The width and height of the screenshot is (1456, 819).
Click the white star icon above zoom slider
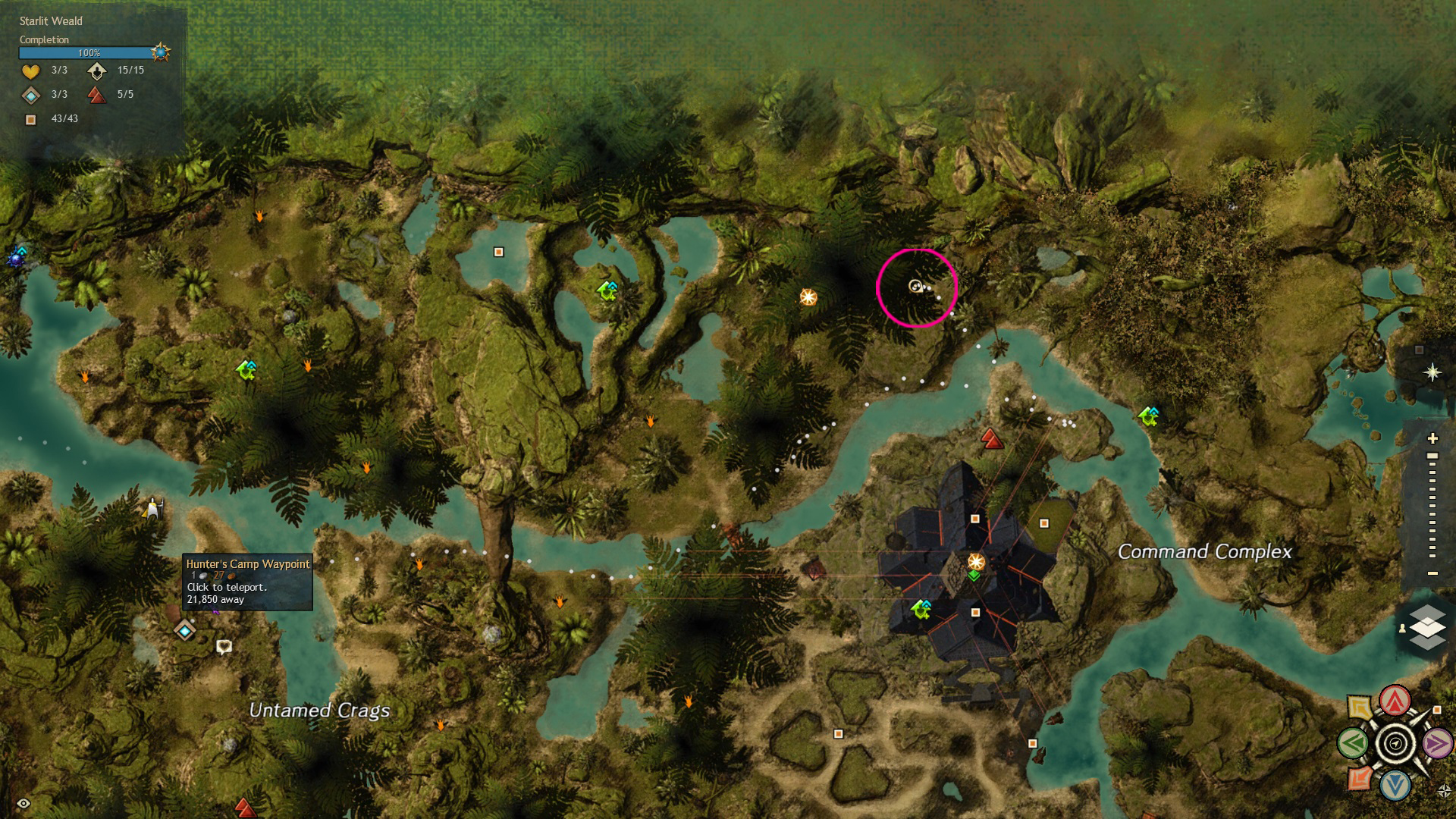[1432, 372]
